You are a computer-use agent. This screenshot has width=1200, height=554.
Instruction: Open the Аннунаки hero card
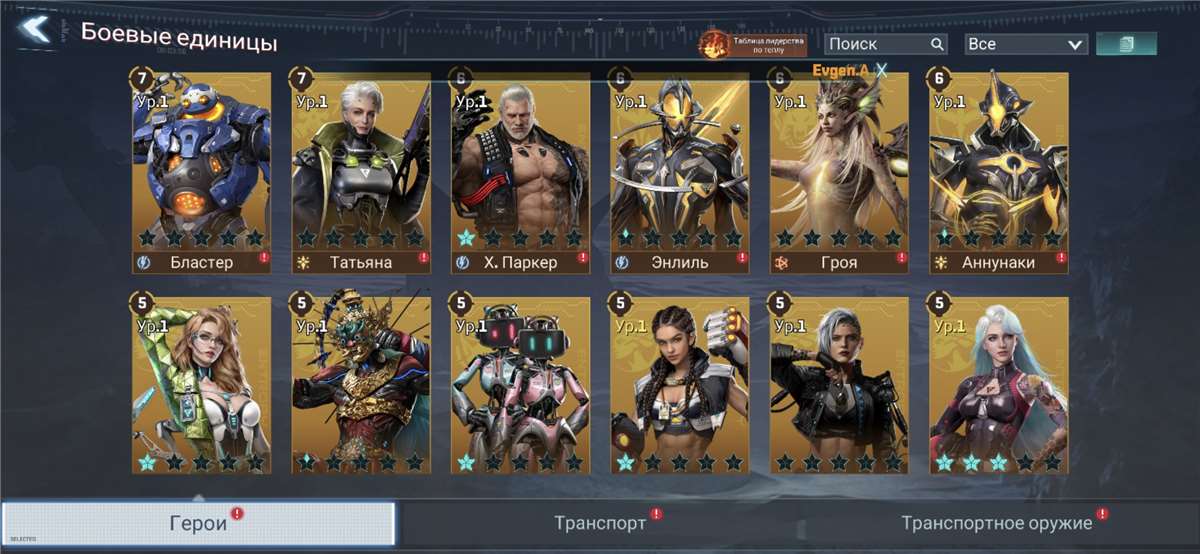999,170
